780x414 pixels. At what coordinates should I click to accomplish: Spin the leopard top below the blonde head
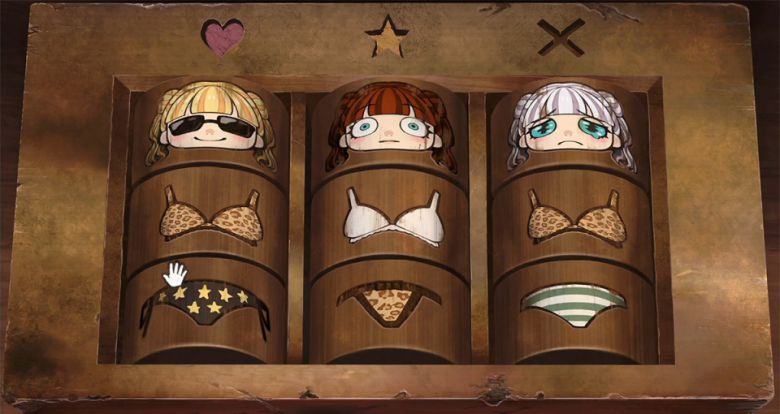point(211,215)
